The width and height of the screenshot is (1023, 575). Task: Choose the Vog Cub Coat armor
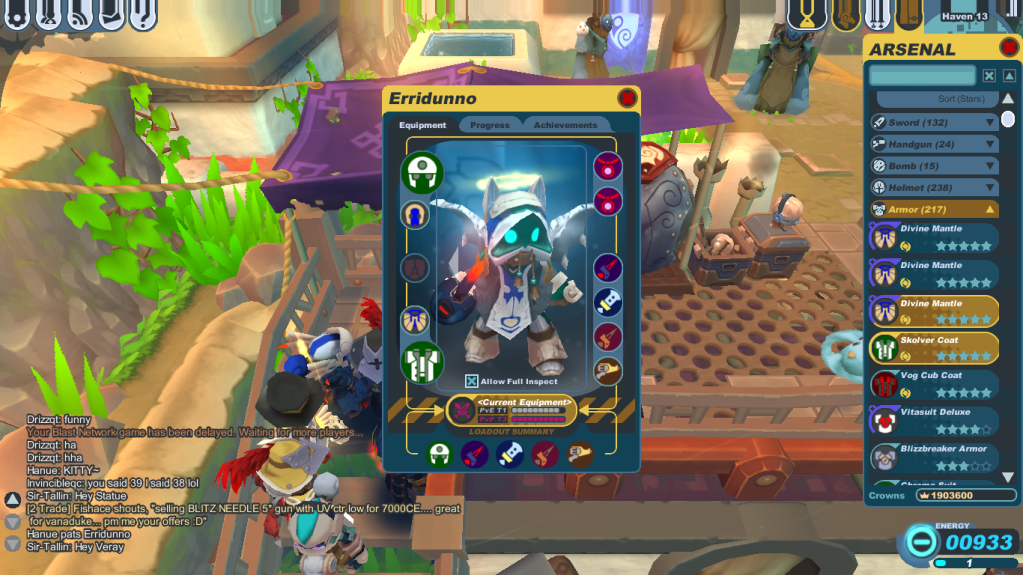pos(934,383)
